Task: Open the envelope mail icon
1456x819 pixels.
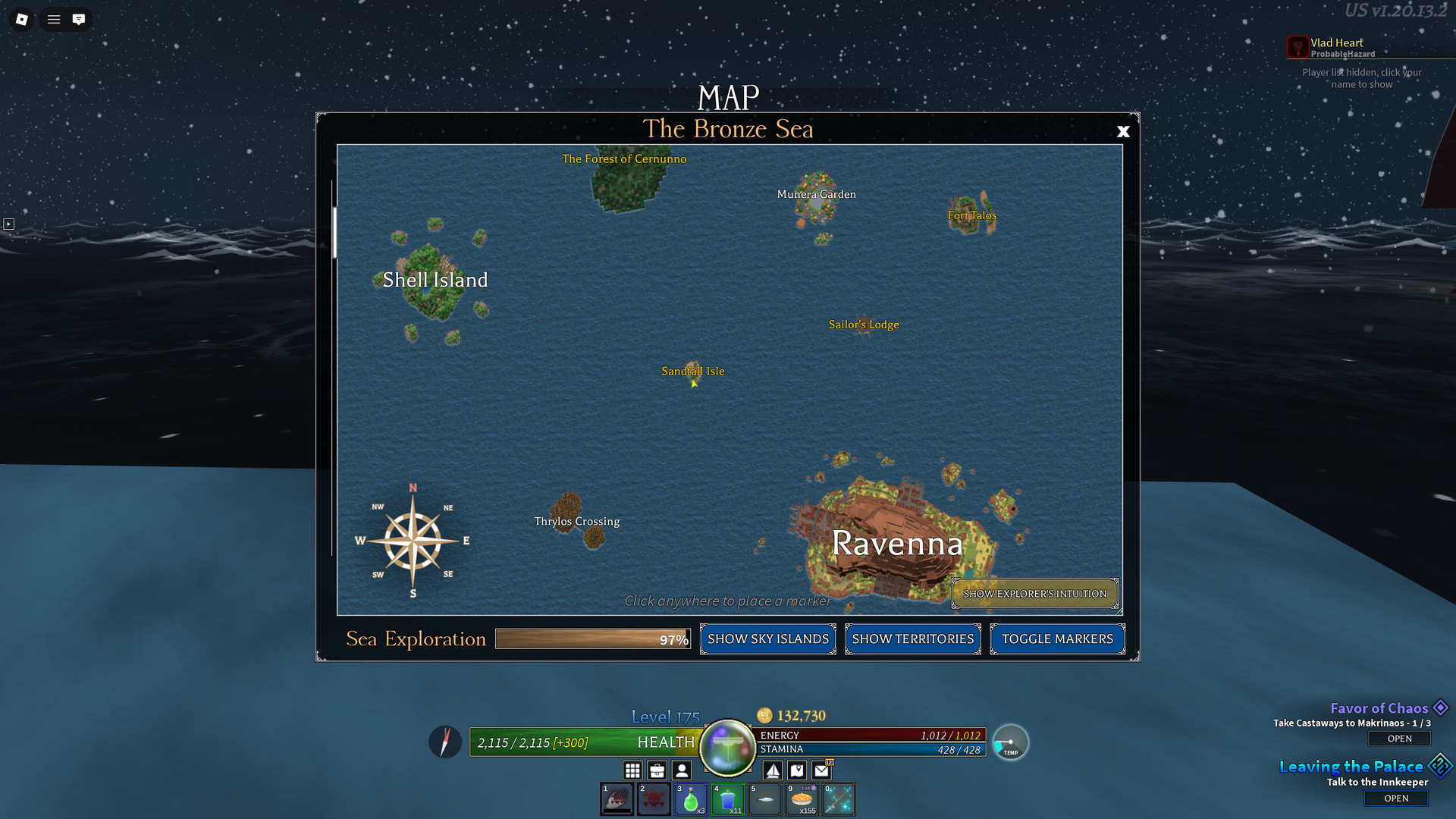Action: pyautogui.click(x=822, y=770)
